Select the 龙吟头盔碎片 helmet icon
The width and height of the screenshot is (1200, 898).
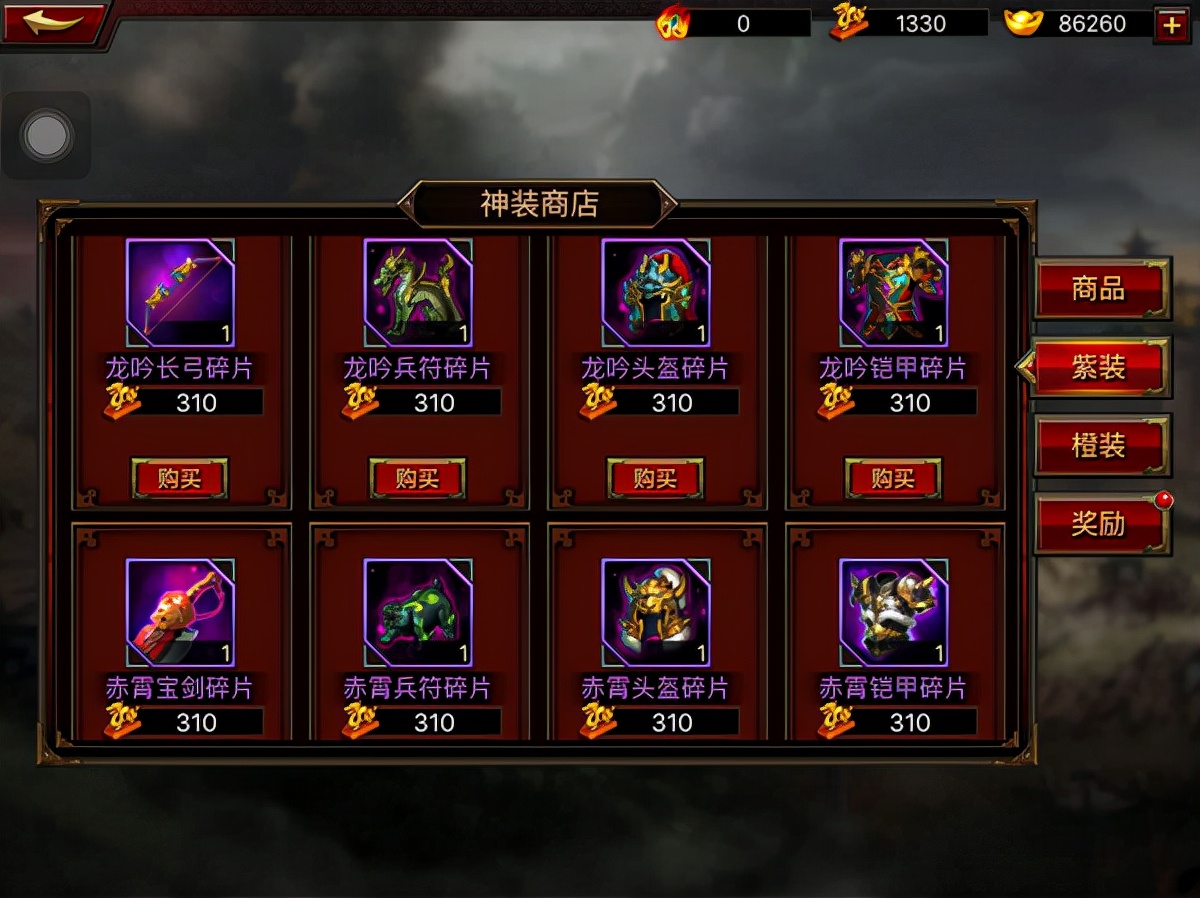(x=656, y=293)
